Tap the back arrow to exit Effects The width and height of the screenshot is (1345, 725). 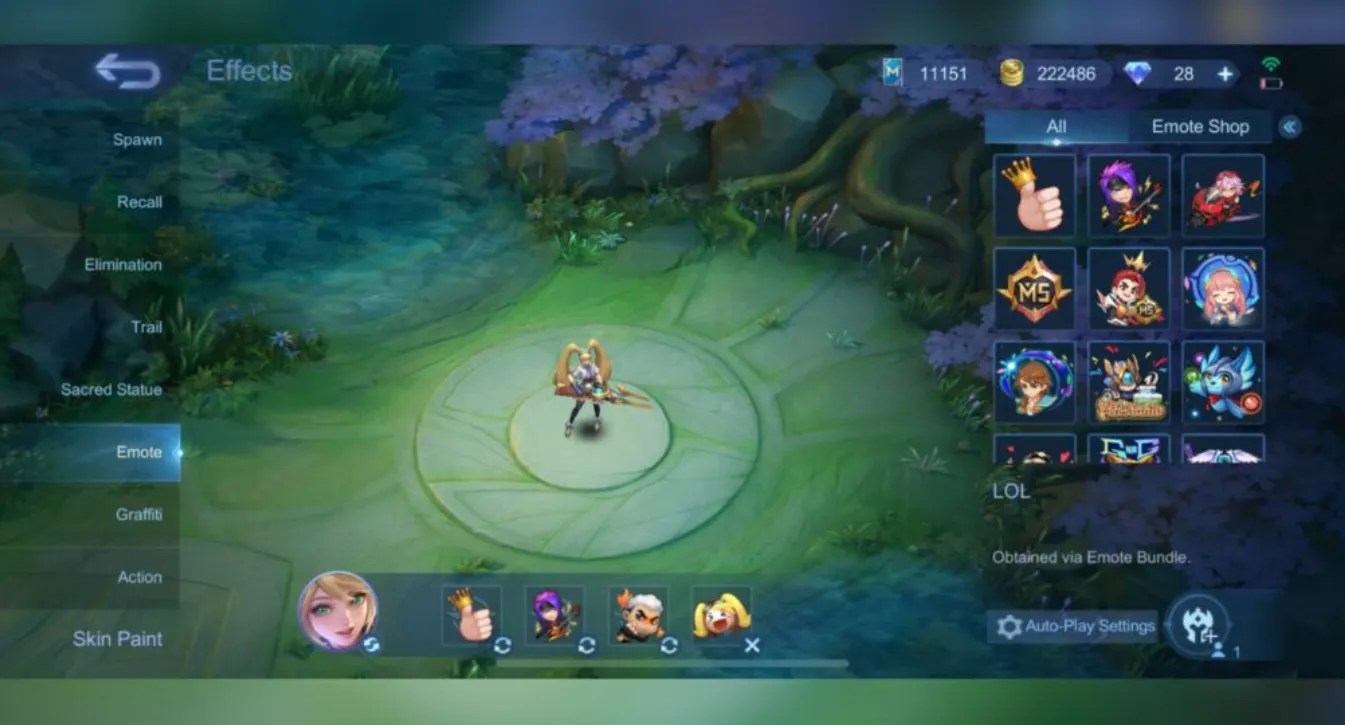pos(127,71)
